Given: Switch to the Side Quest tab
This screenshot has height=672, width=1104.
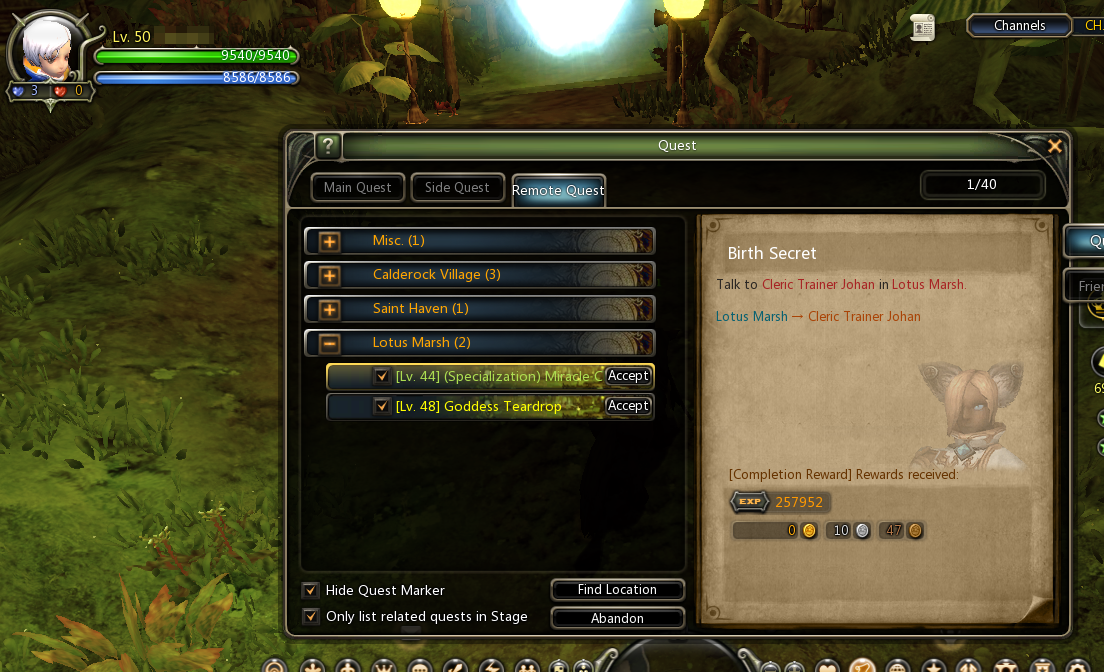Looking at the screenshot, I should coord(457,188).
